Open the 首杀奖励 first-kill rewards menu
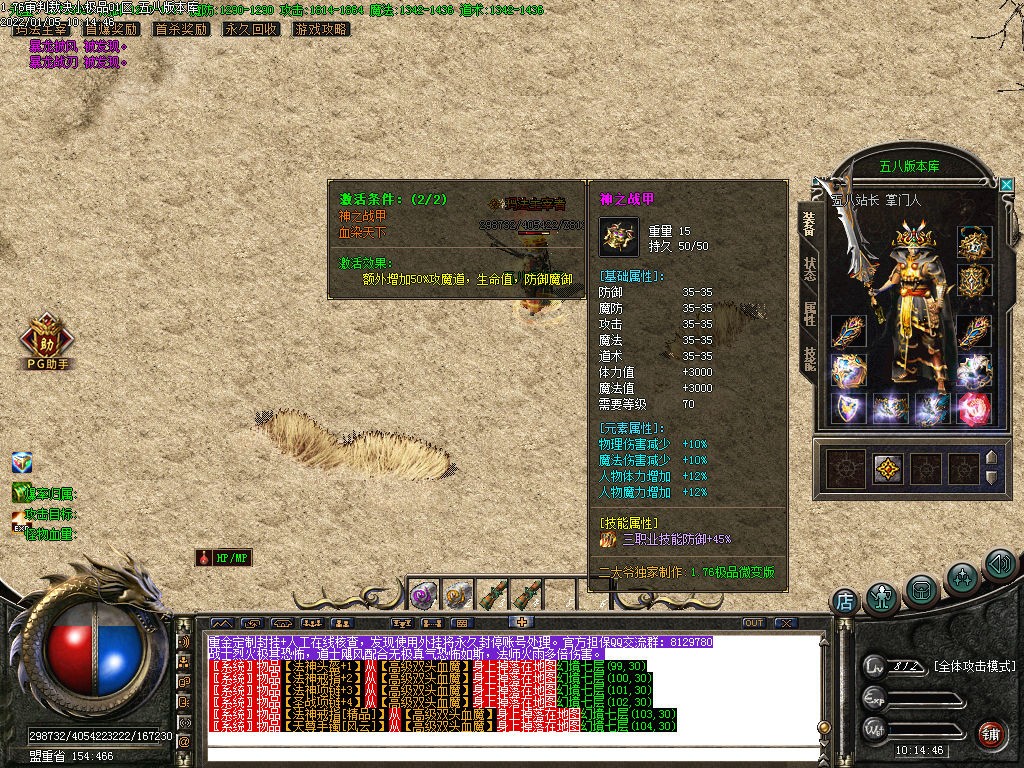 click(181, 29)
